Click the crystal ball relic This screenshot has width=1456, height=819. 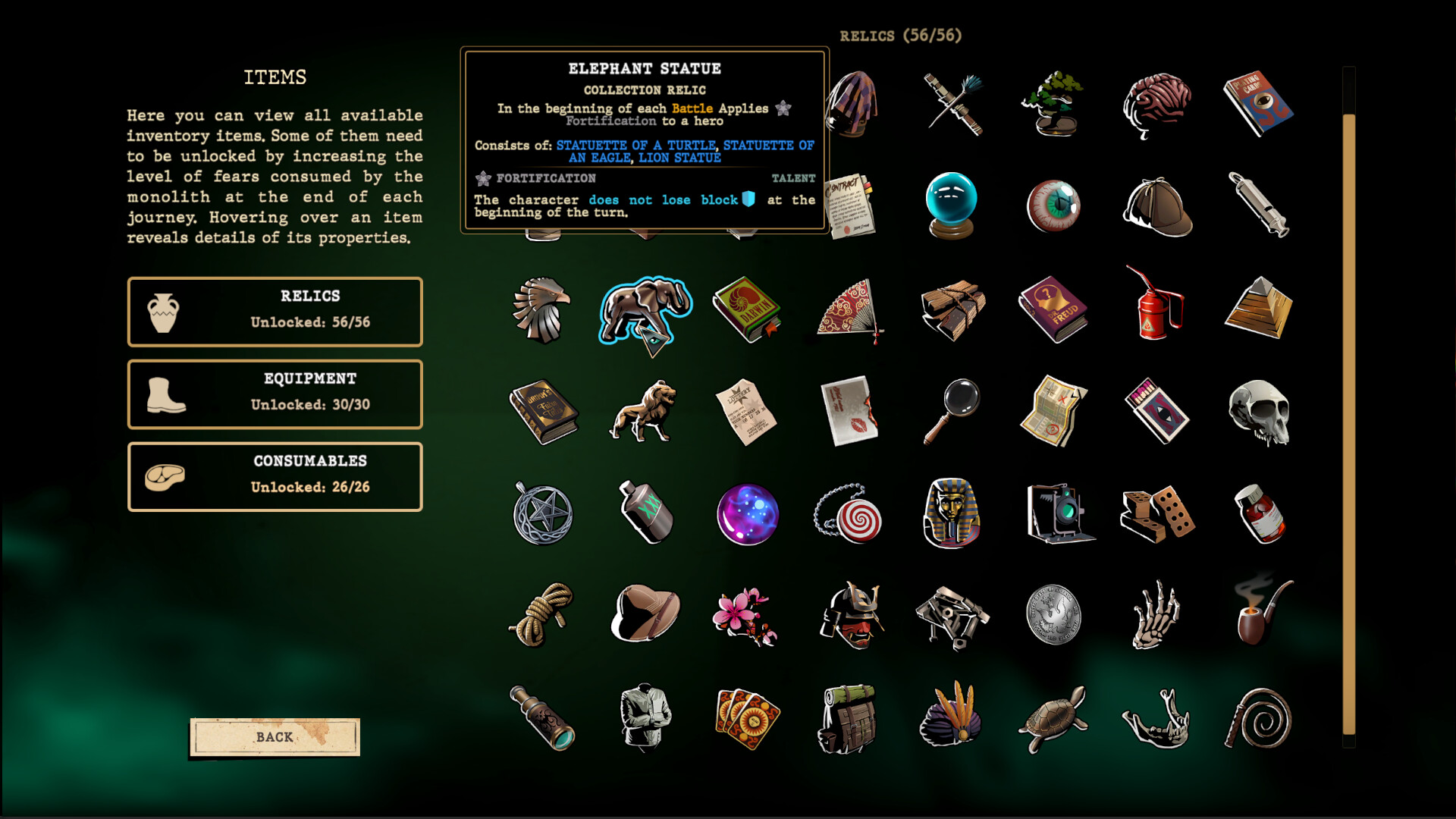pos(951,206)
